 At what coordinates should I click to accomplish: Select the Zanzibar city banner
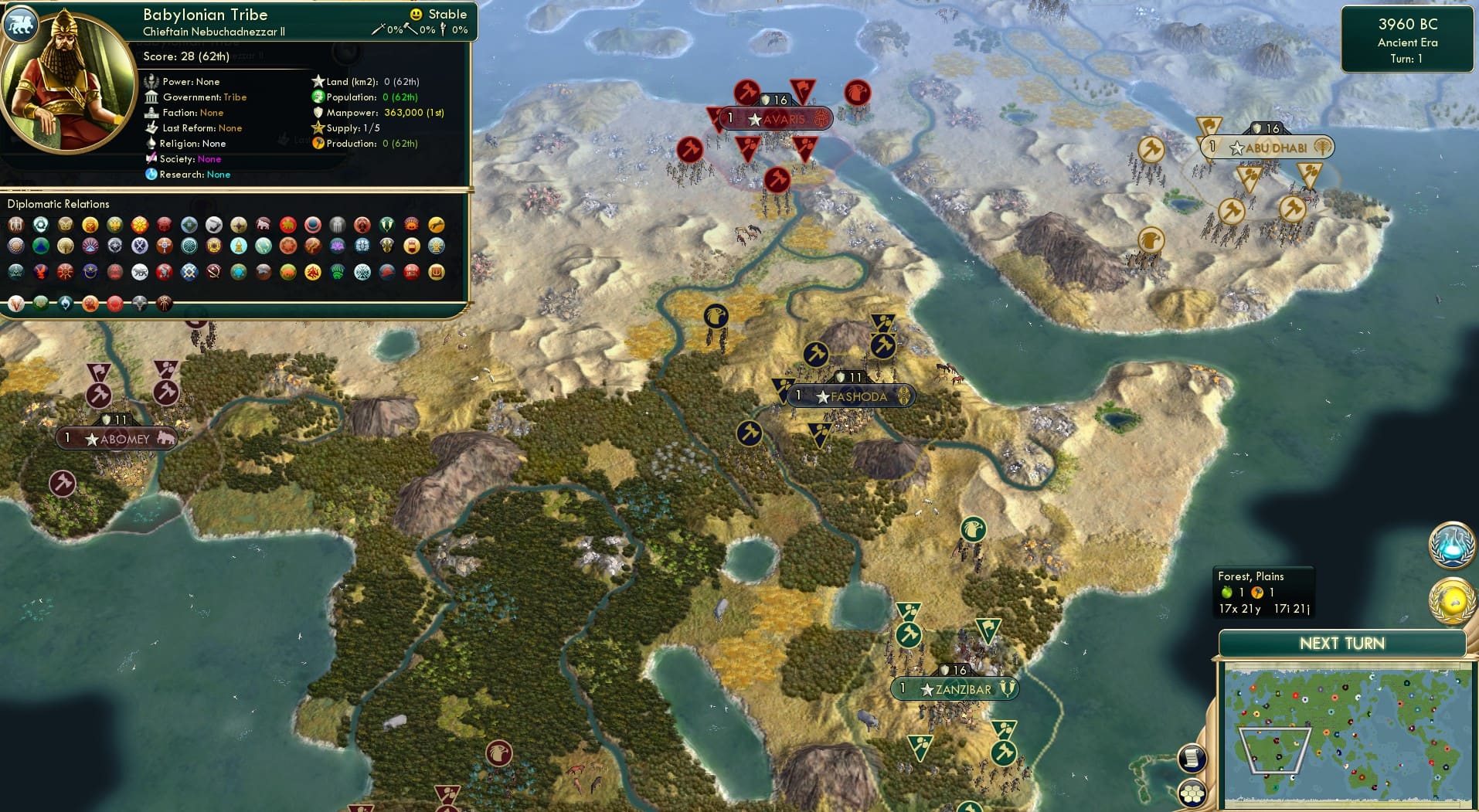click(x=955, y=687)
